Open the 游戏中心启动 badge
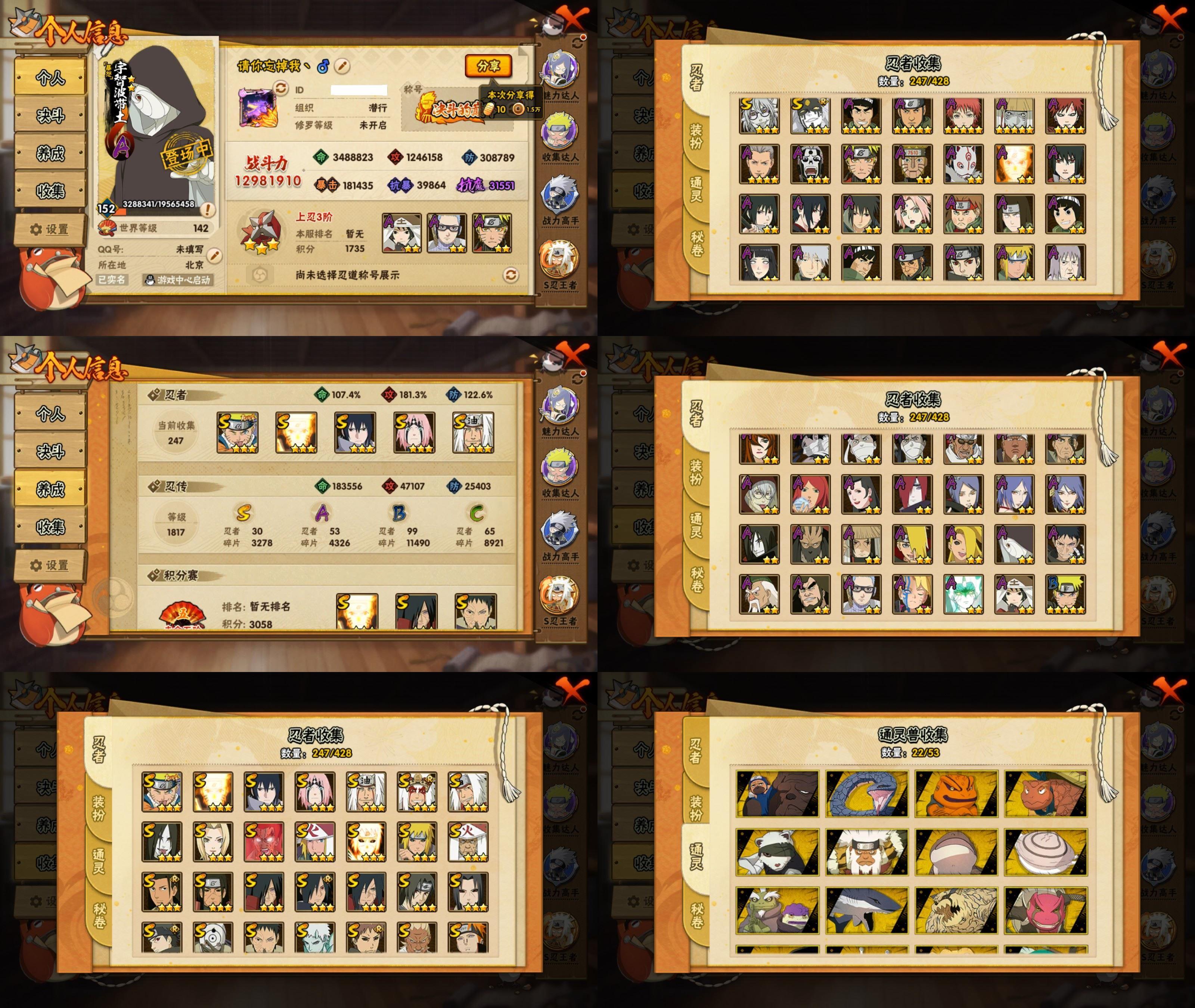Screen dimensions: 1195x1008 point(178,280)
